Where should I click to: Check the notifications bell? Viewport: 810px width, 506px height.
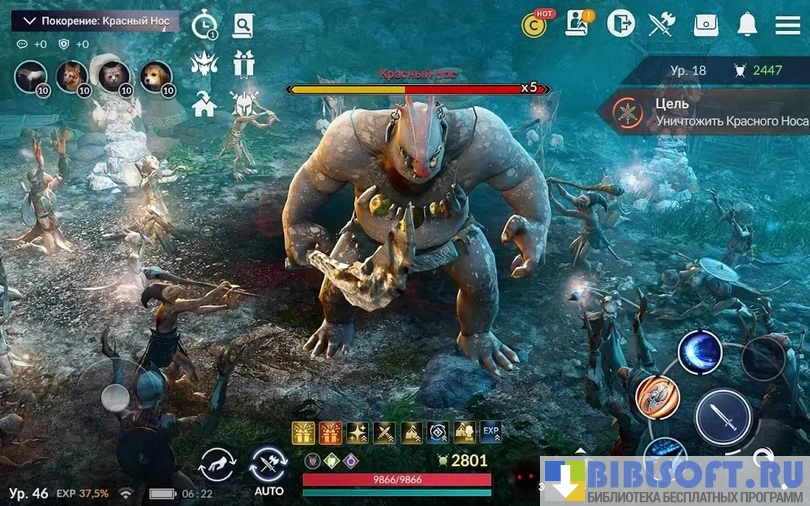pyautogui.click(x=747, y=23)
